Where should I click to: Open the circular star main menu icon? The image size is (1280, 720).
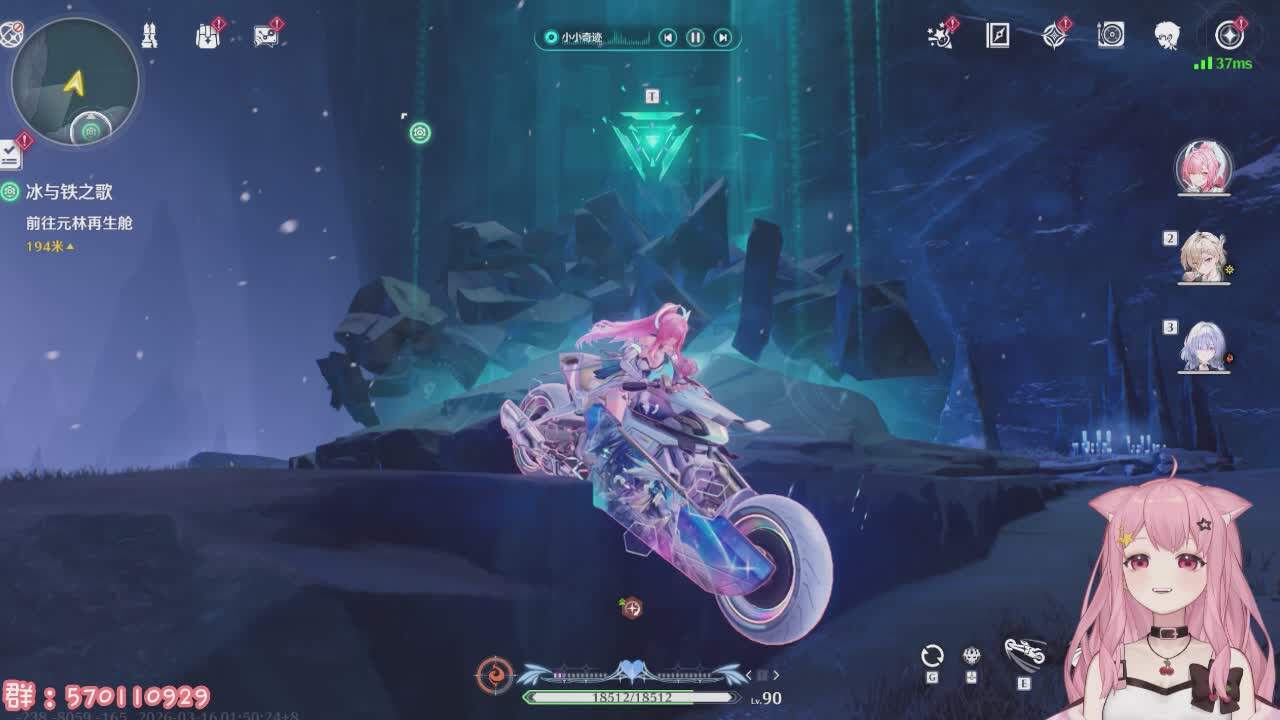pyautogui.click(x=1229, y=36)
